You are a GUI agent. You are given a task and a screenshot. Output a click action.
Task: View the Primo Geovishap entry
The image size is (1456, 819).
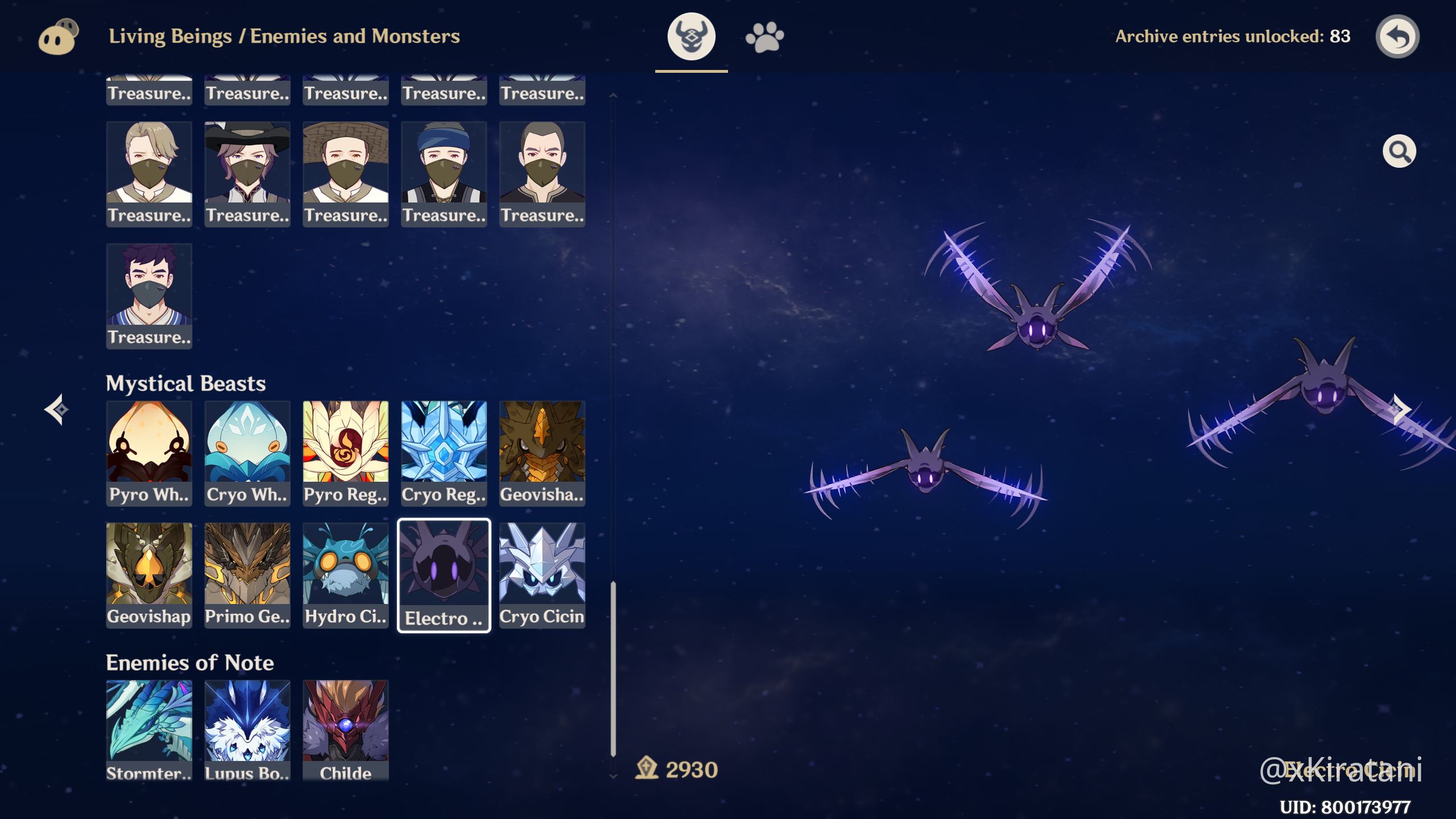click(x=247, y=574)
